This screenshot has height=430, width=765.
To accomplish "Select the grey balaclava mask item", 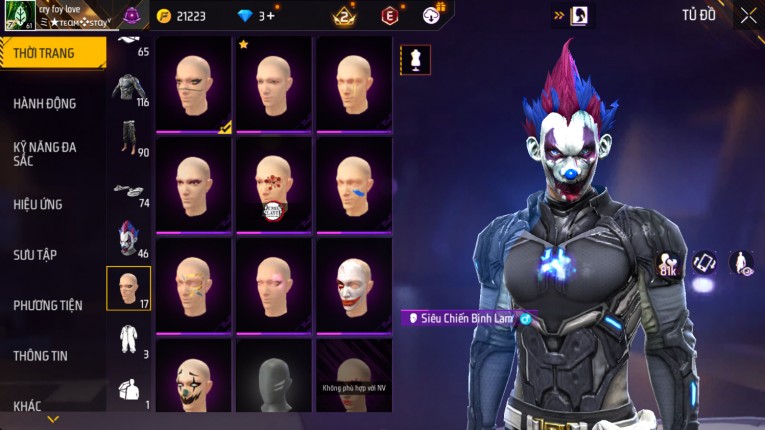I will click(274, 381).
